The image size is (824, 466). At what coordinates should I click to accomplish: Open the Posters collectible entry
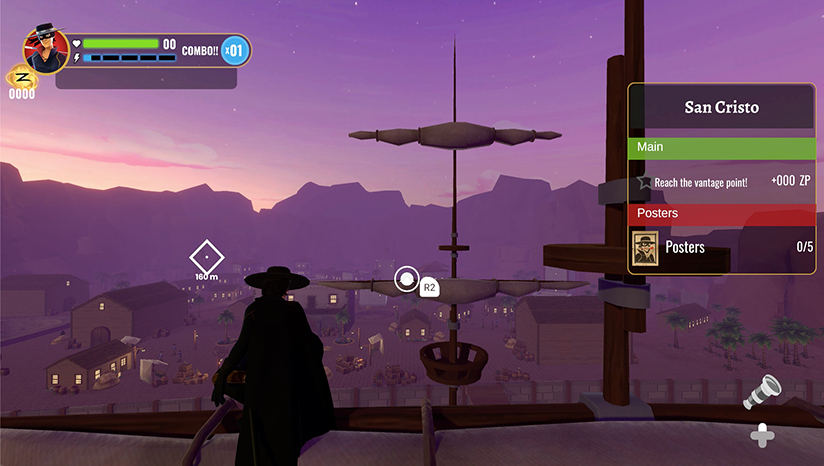click(x=721, y=248)
